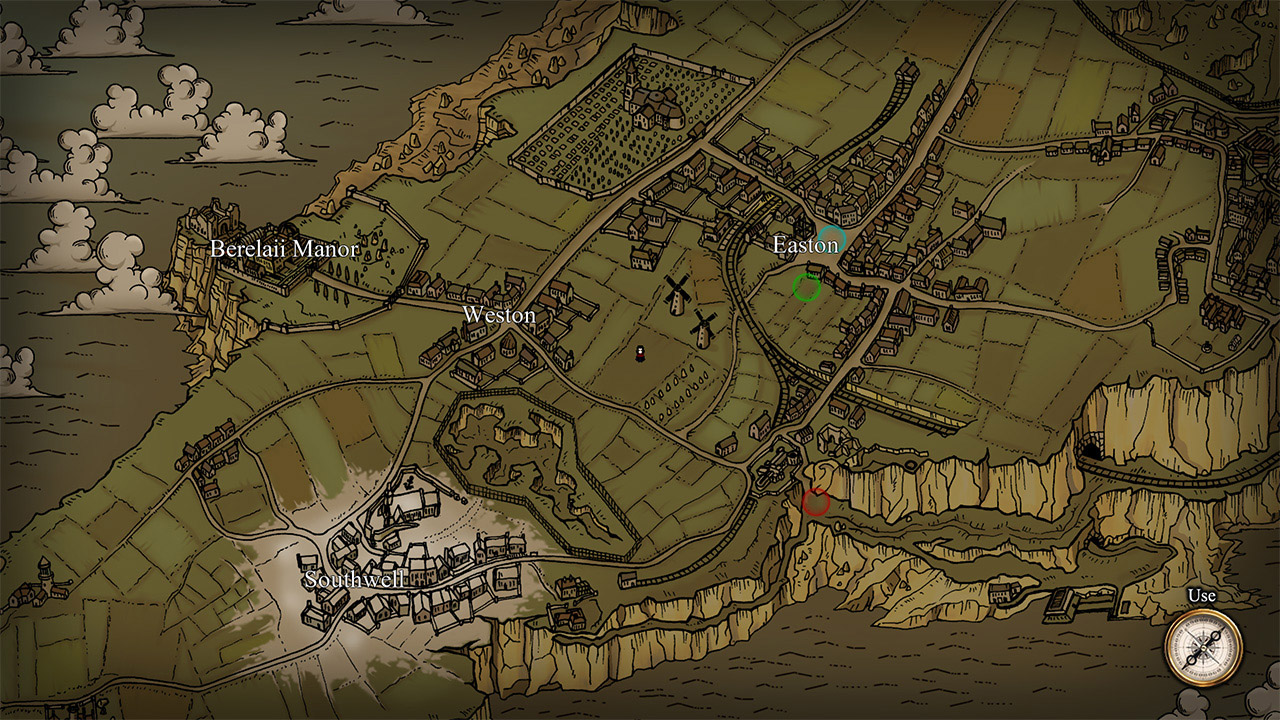
Task: Select the player character figure near the windmills
Action: [639, 352]
